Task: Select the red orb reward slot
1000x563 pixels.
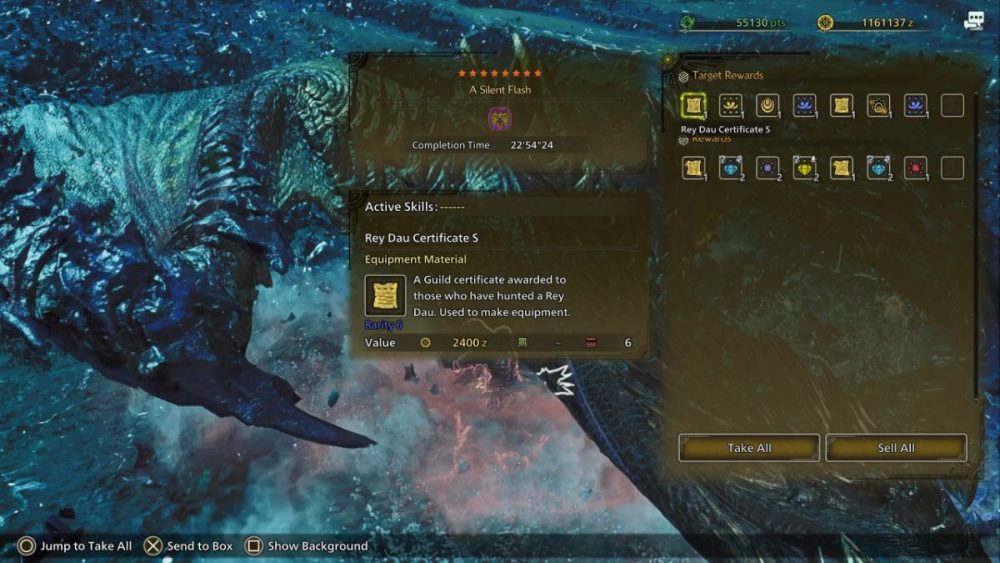Action: pyautogui.click(x=915, y=168)
